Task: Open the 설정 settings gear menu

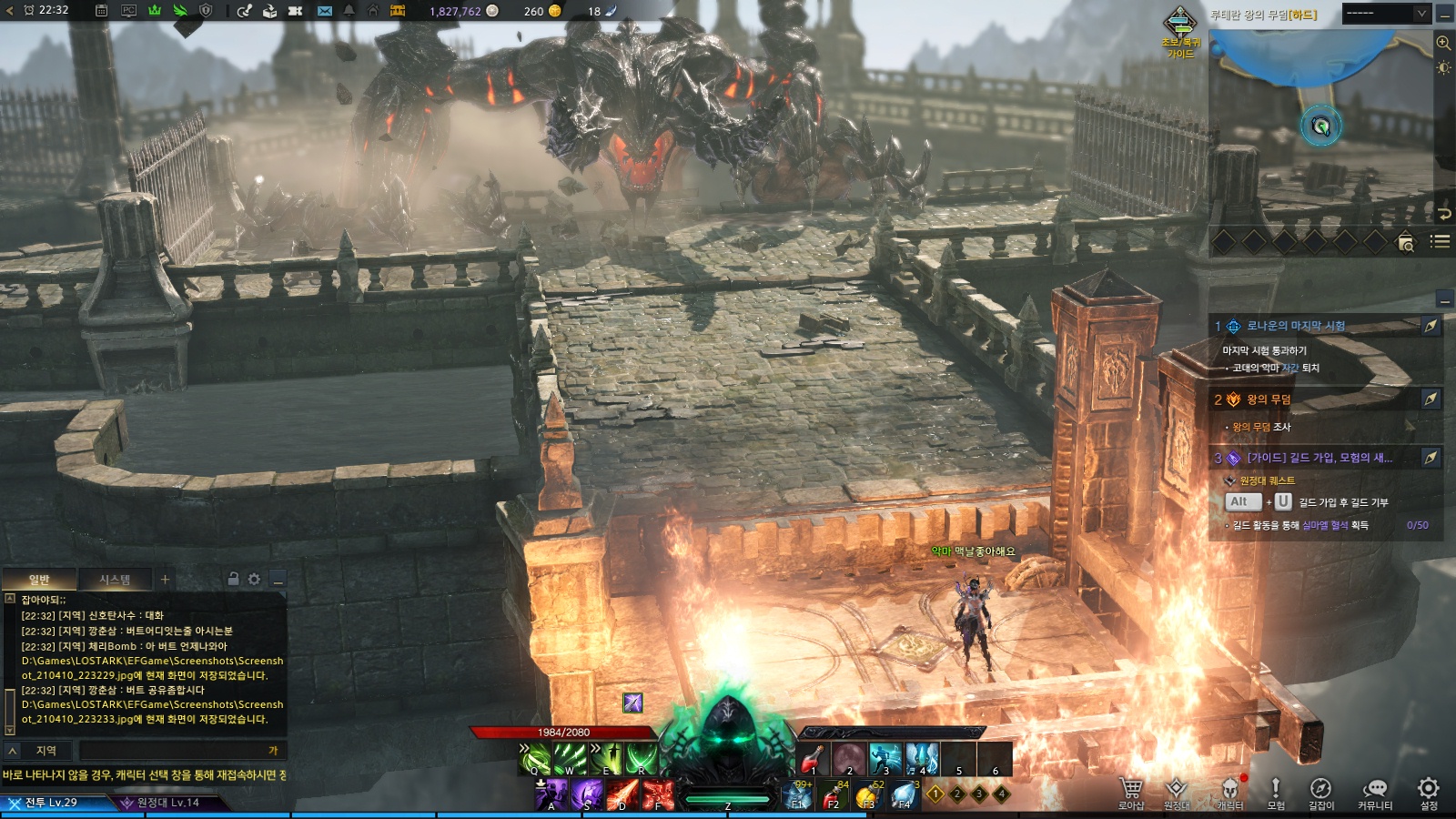Action: [1429, 790]
